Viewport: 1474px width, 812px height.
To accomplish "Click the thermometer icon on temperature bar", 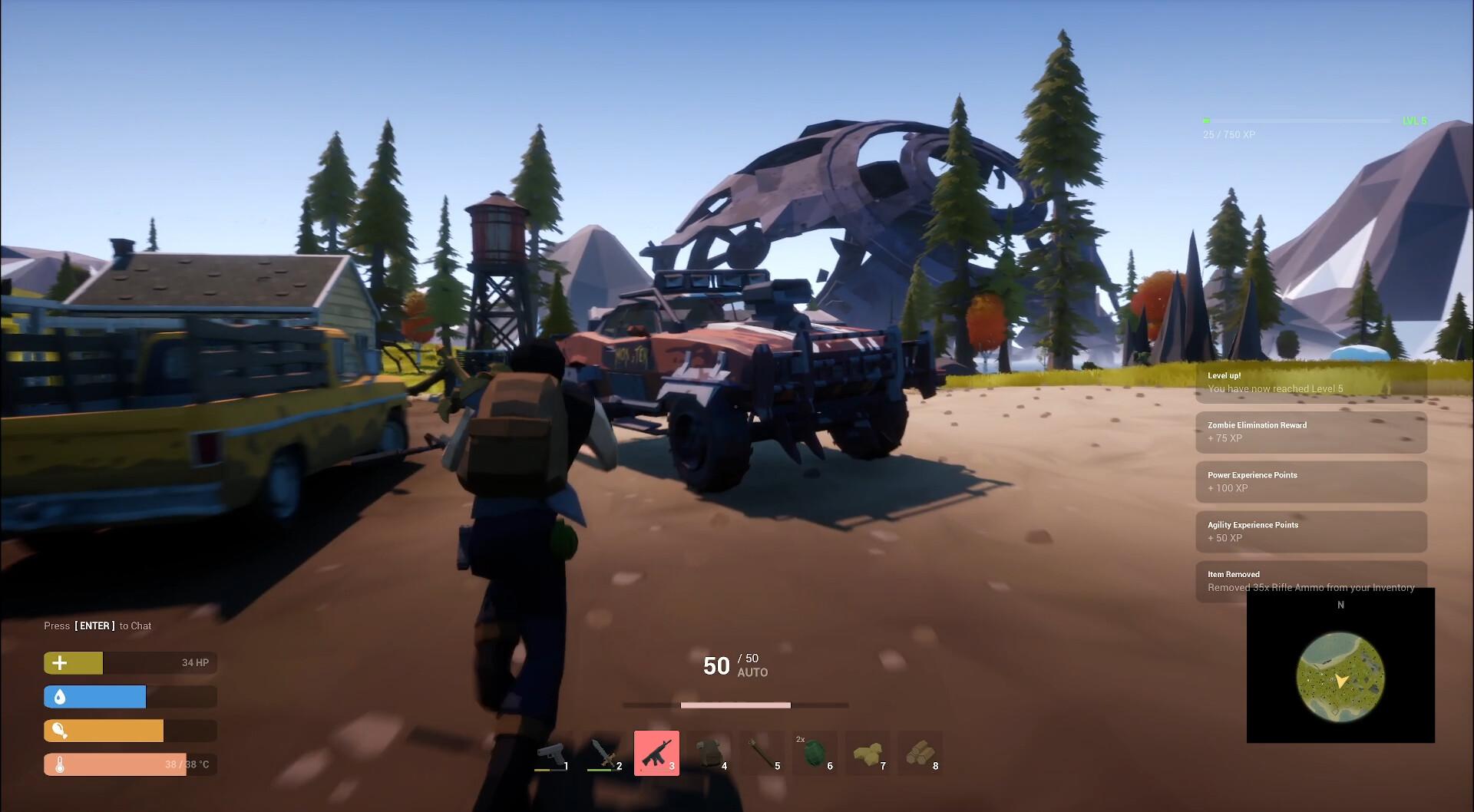I will [58, 764].
